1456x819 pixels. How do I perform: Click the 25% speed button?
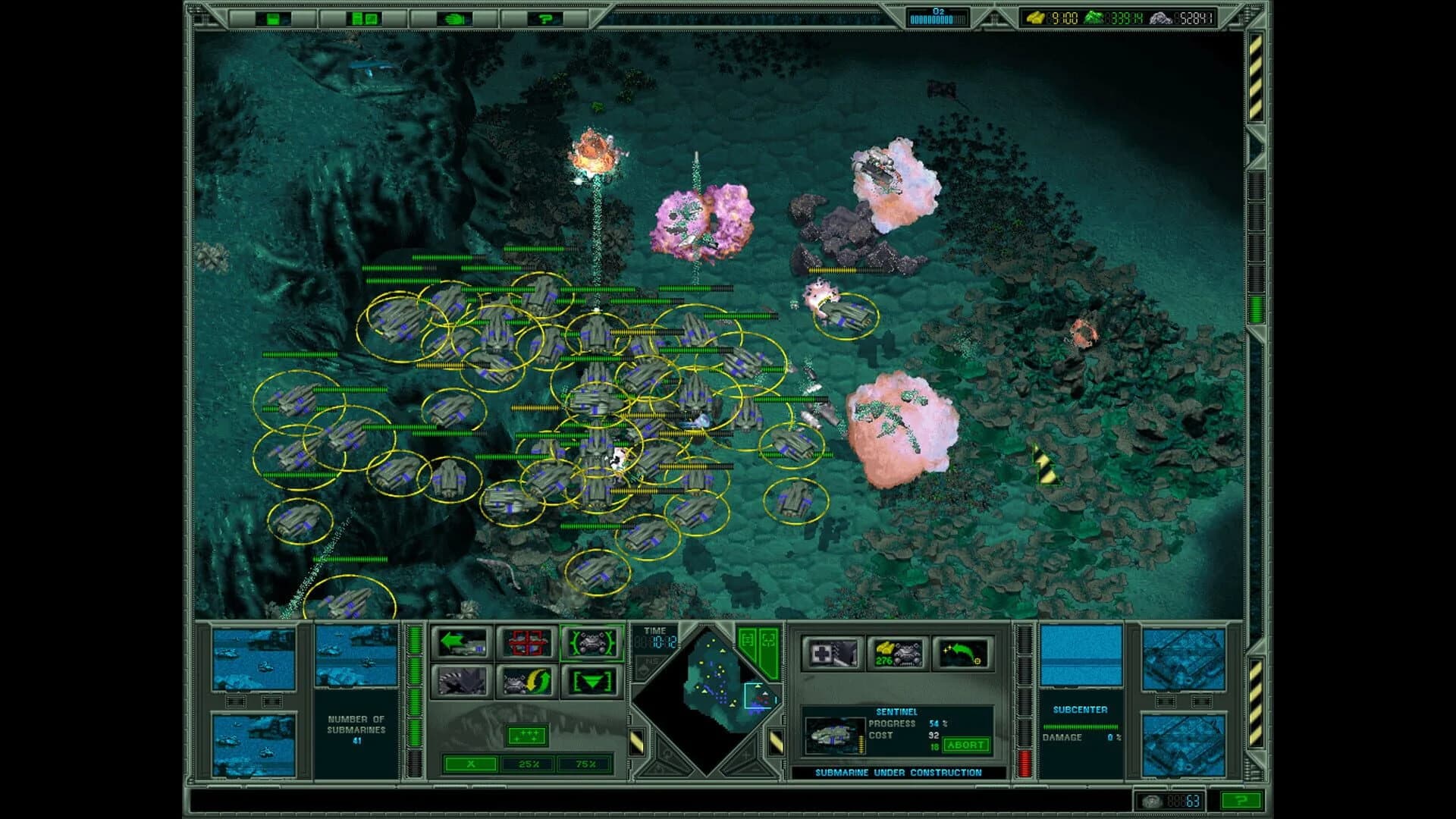[x=529, y=764]
